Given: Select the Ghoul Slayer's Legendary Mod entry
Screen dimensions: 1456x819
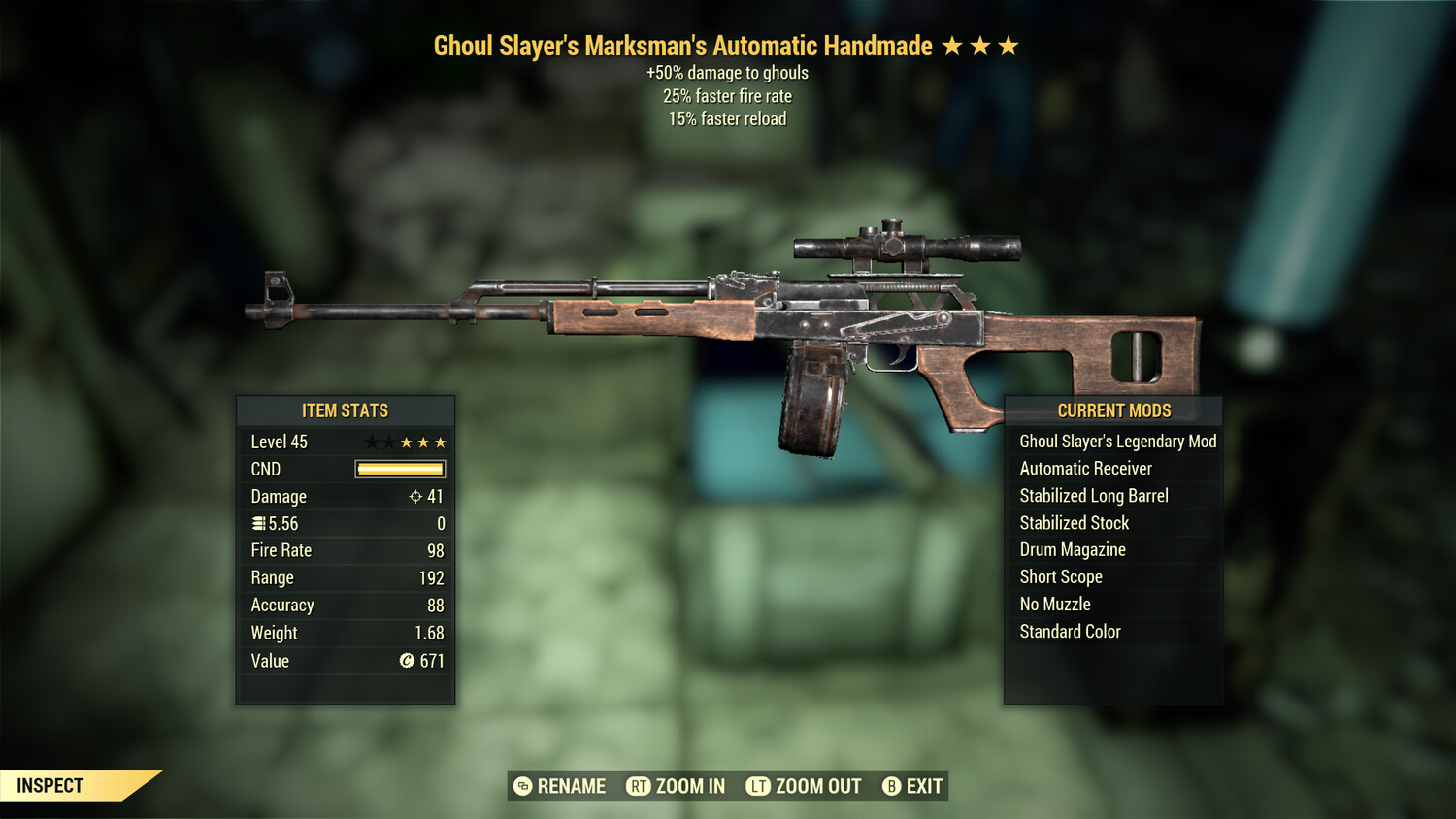Looking at the screenshot, I should point(1117,442).
